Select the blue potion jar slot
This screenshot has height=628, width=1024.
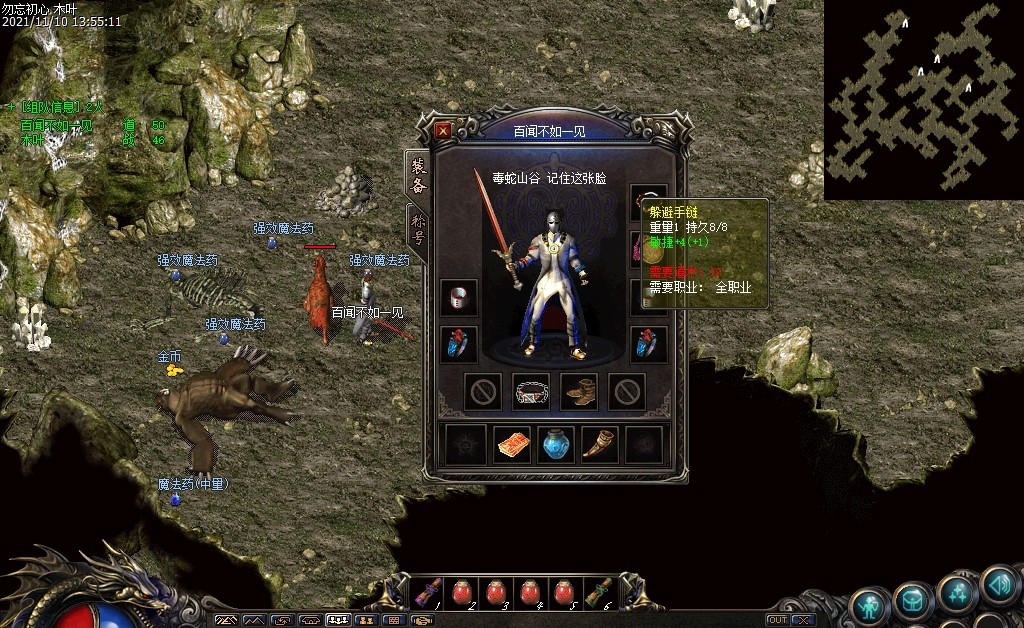(557, 445)
